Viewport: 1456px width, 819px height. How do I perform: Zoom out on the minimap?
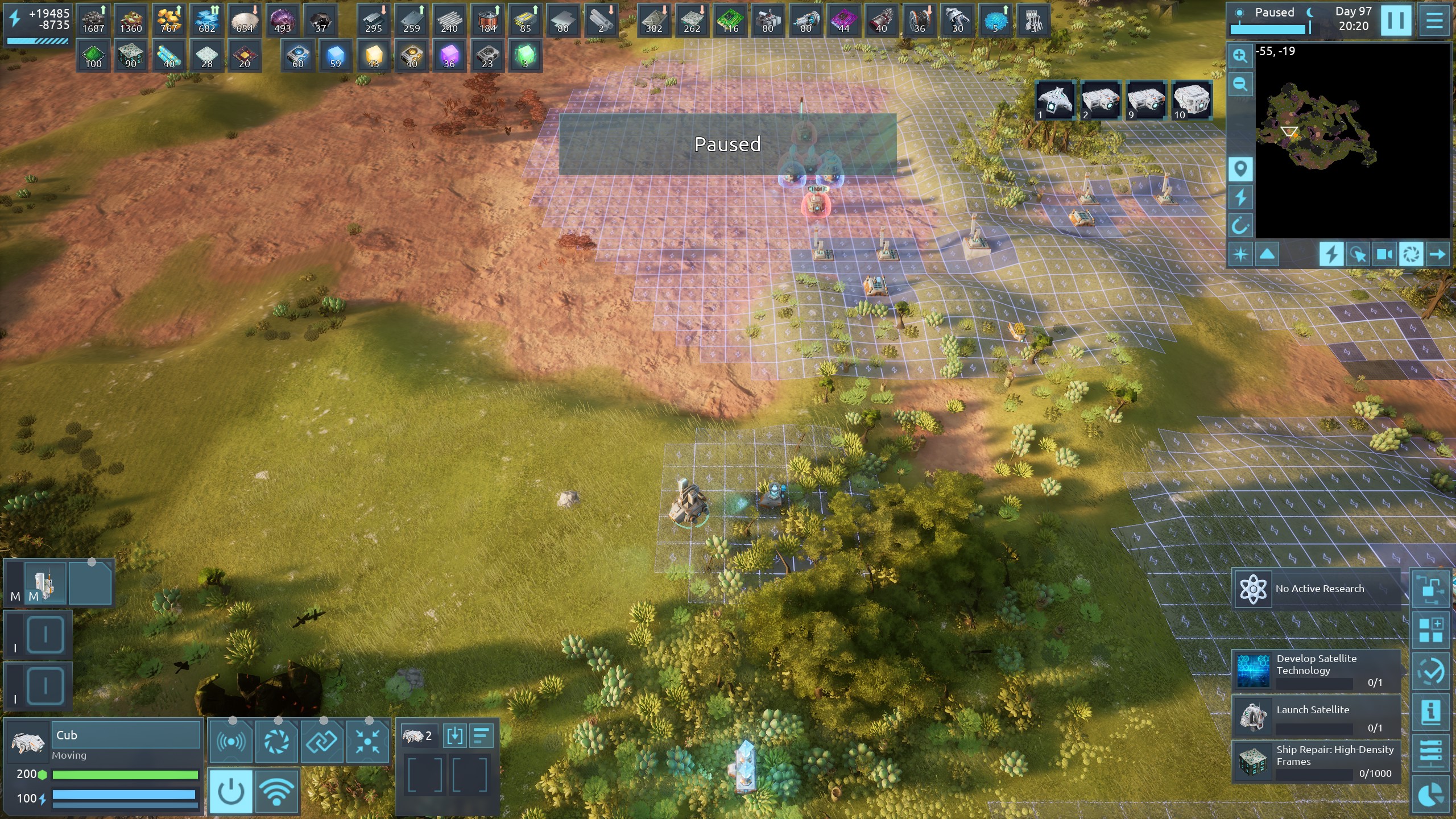1240,85
